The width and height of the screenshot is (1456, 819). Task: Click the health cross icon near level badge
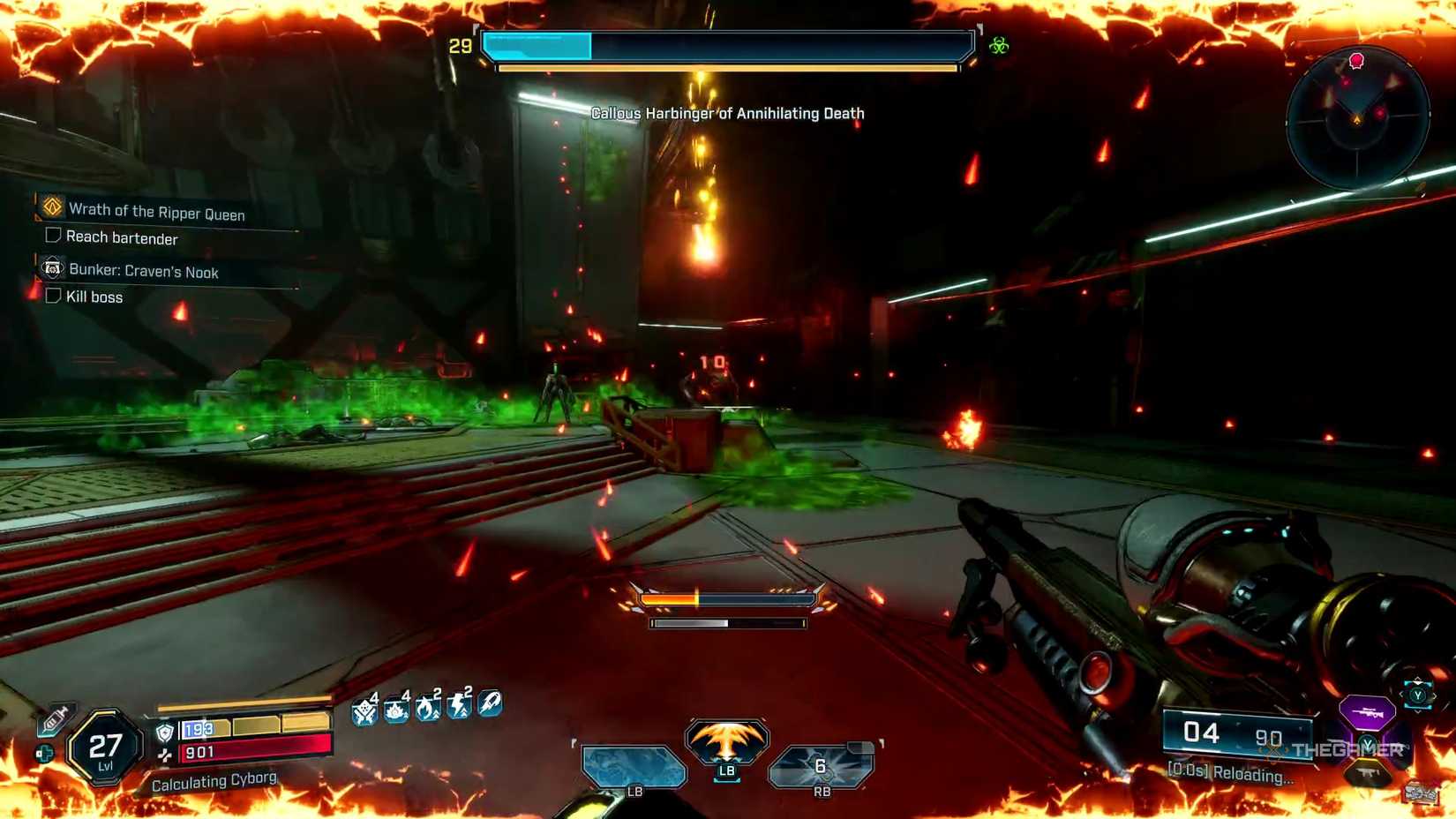(44, 752)
